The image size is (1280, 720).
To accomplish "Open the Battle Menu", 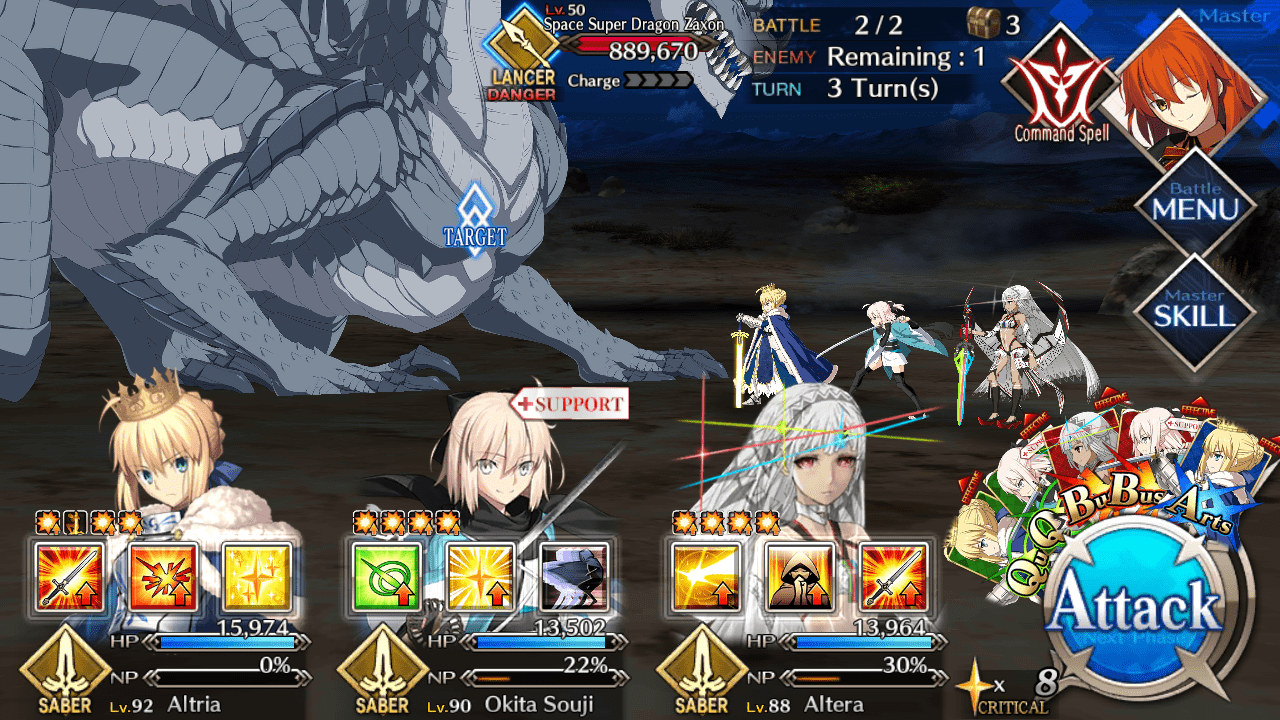I will (x=1194, y=205).
